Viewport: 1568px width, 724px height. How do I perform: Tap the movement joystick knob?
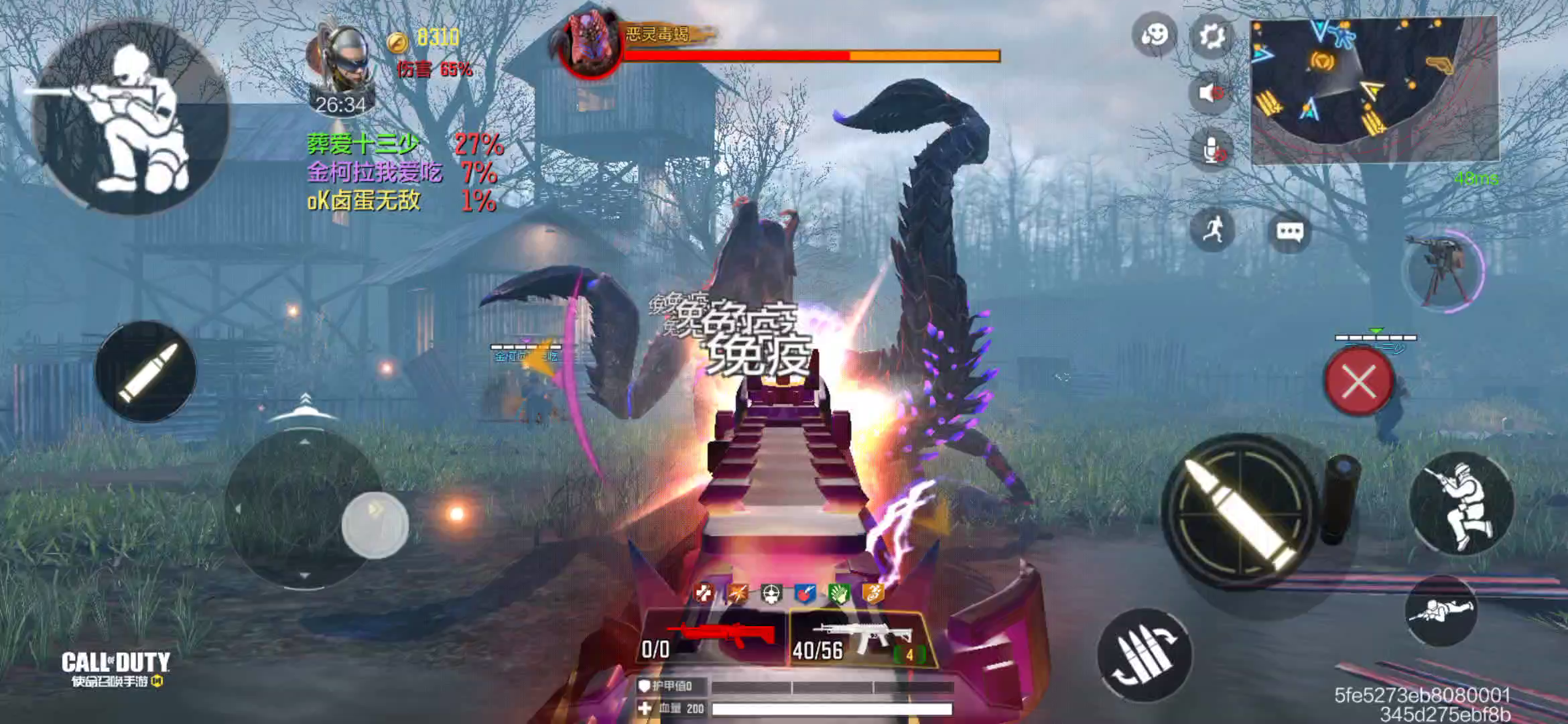pyautogui.click(x=374, y=525)
